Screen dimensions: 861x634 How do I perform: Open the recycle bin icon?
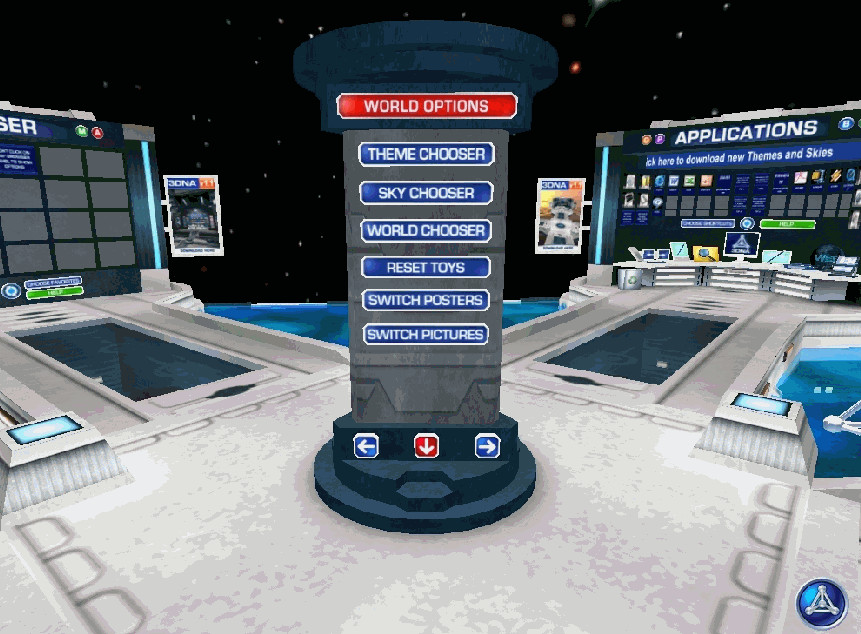click(631, 278)
